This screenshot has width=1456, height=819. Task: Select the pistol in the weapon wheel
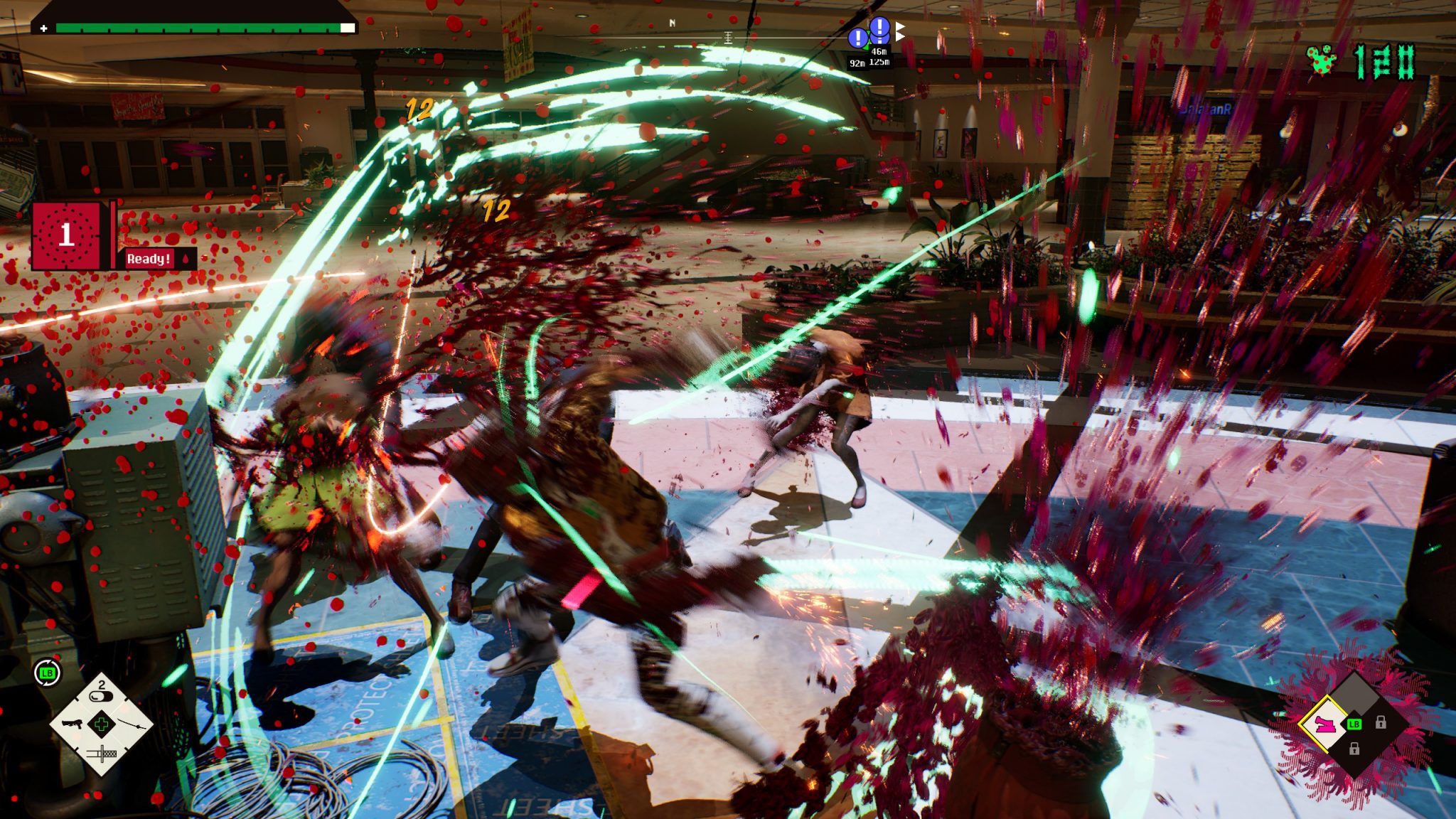71,724
